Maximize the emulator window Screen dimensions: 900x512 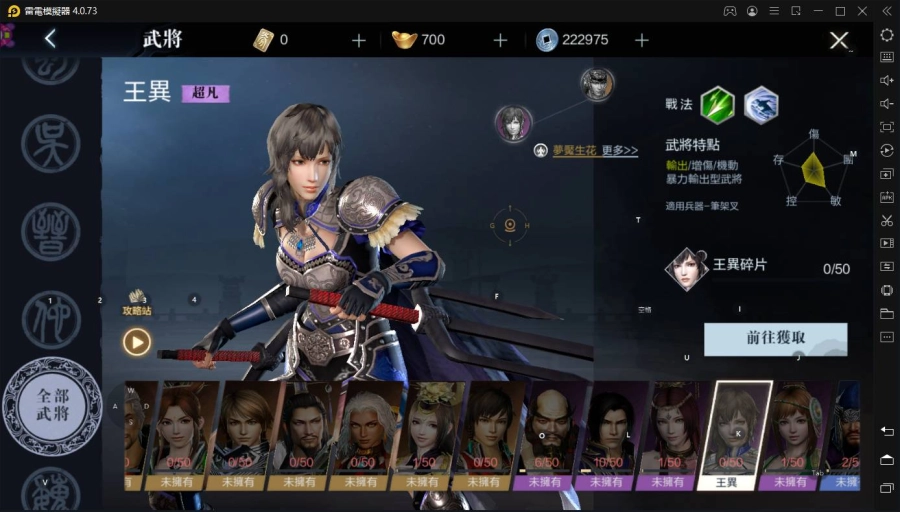[840, 11]
